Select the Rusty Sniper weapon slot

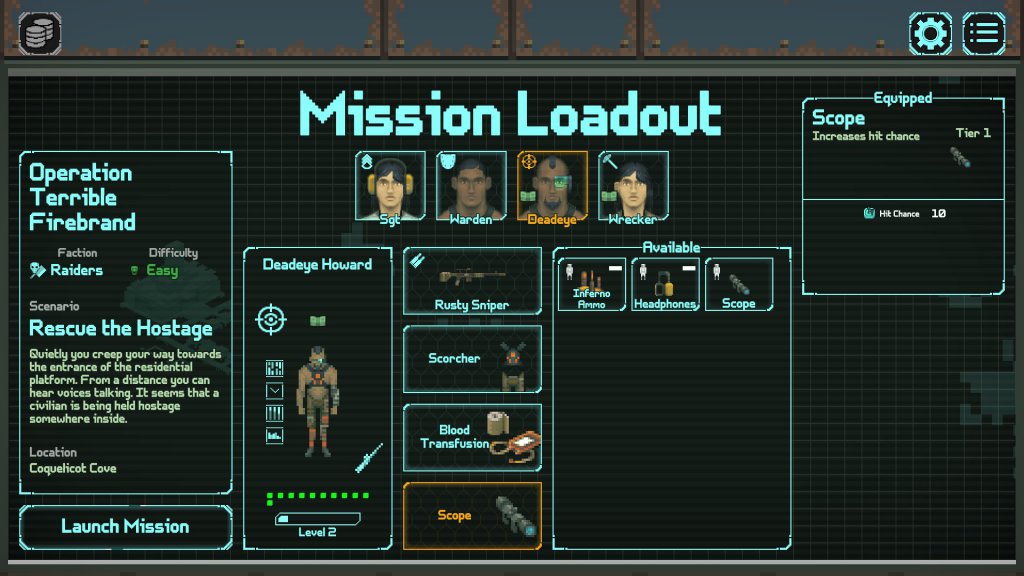coord(472,281)
